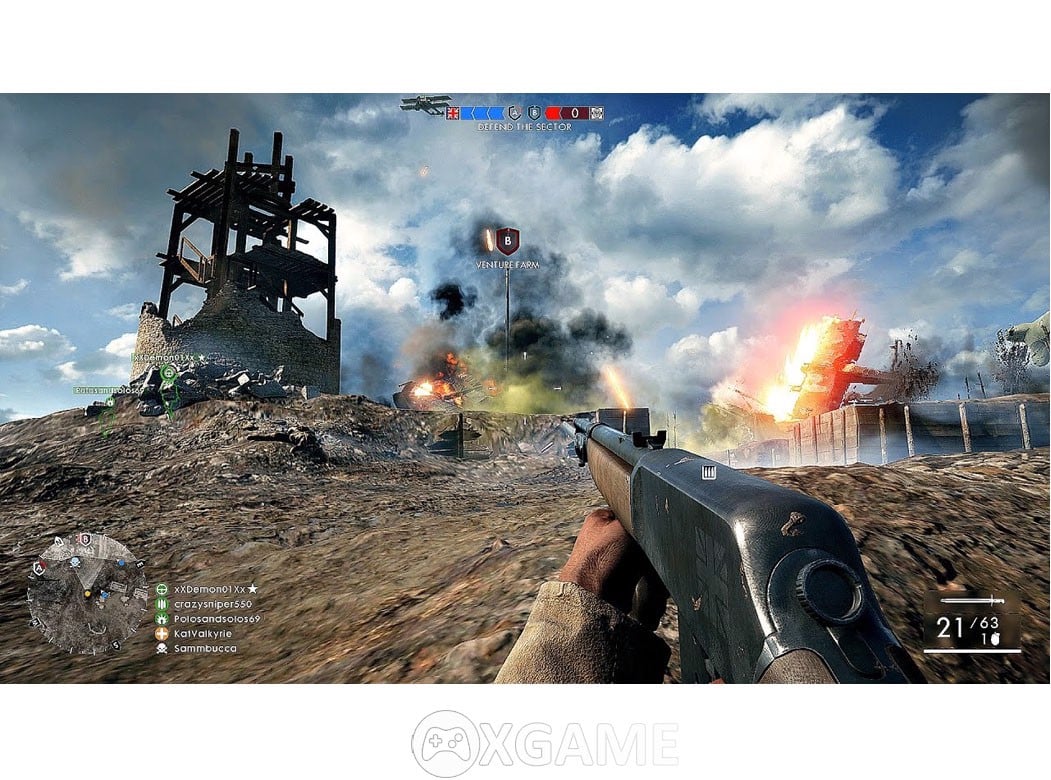Select the B flag icon in the top scorebar
This screenshot has height=780, width=1051.
pos(534,113)
